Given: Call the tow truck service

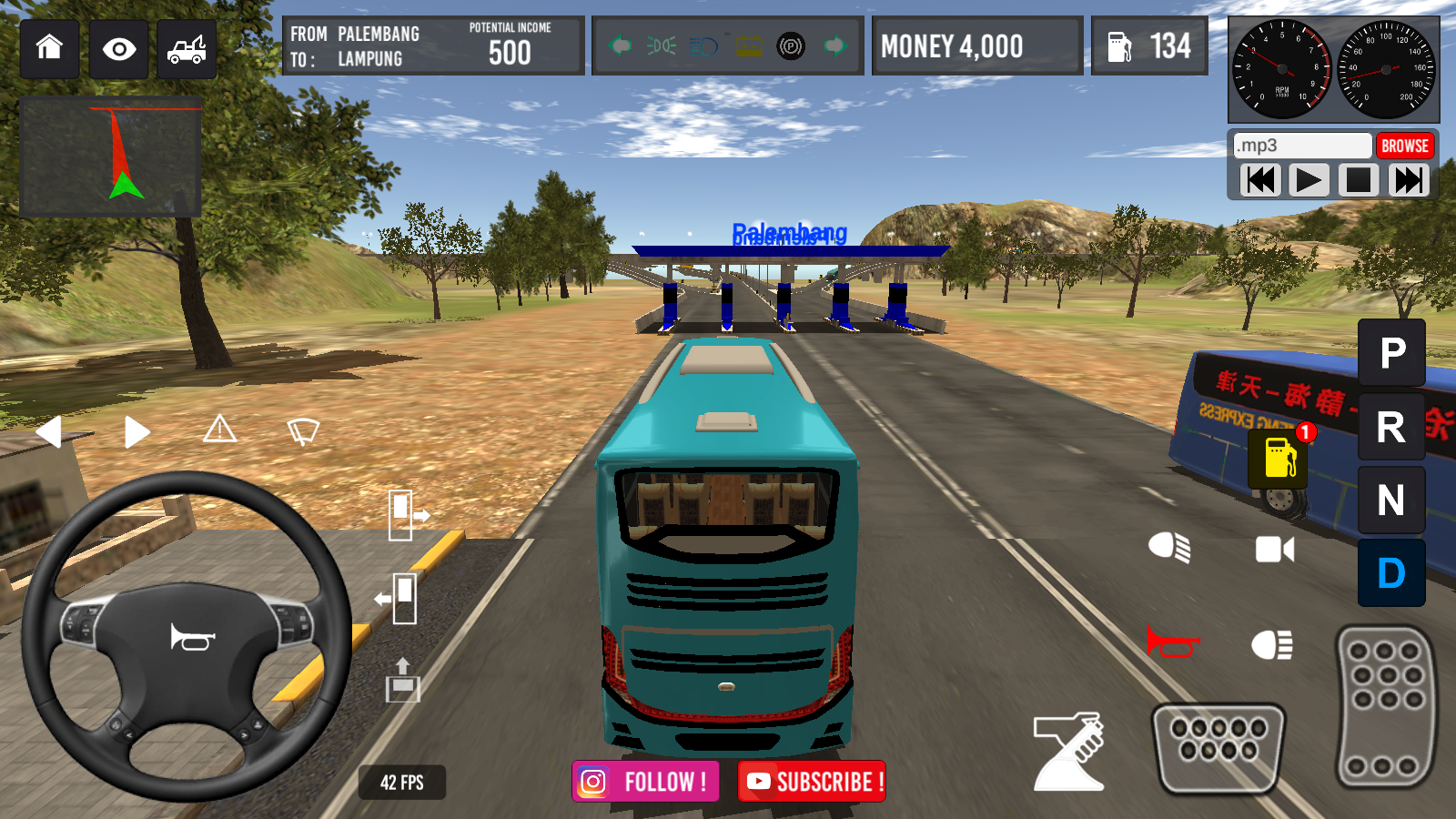Looking at the screenshot, I should point(186,49).
